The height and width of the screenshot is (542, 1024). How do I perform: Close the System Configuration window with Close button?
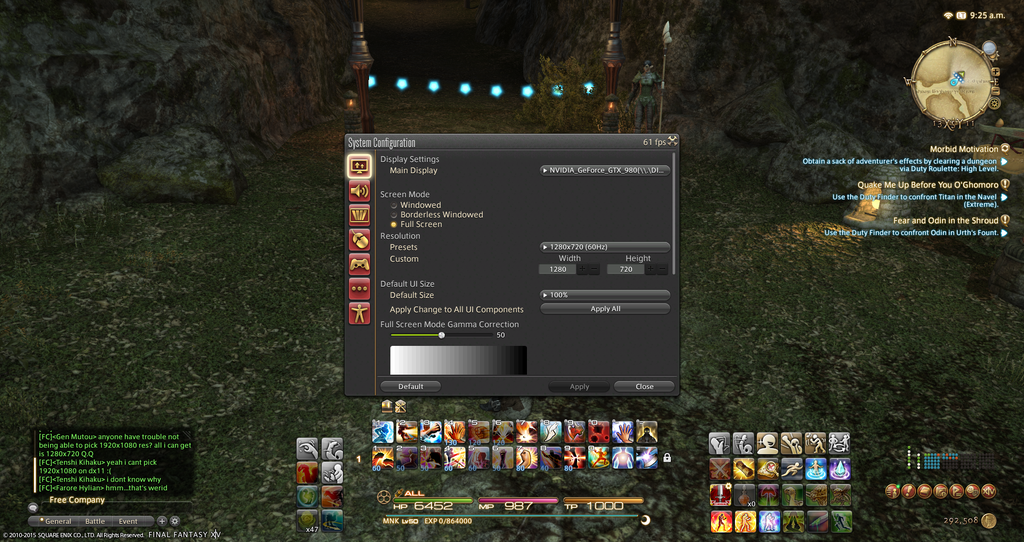tap(644, 386)
